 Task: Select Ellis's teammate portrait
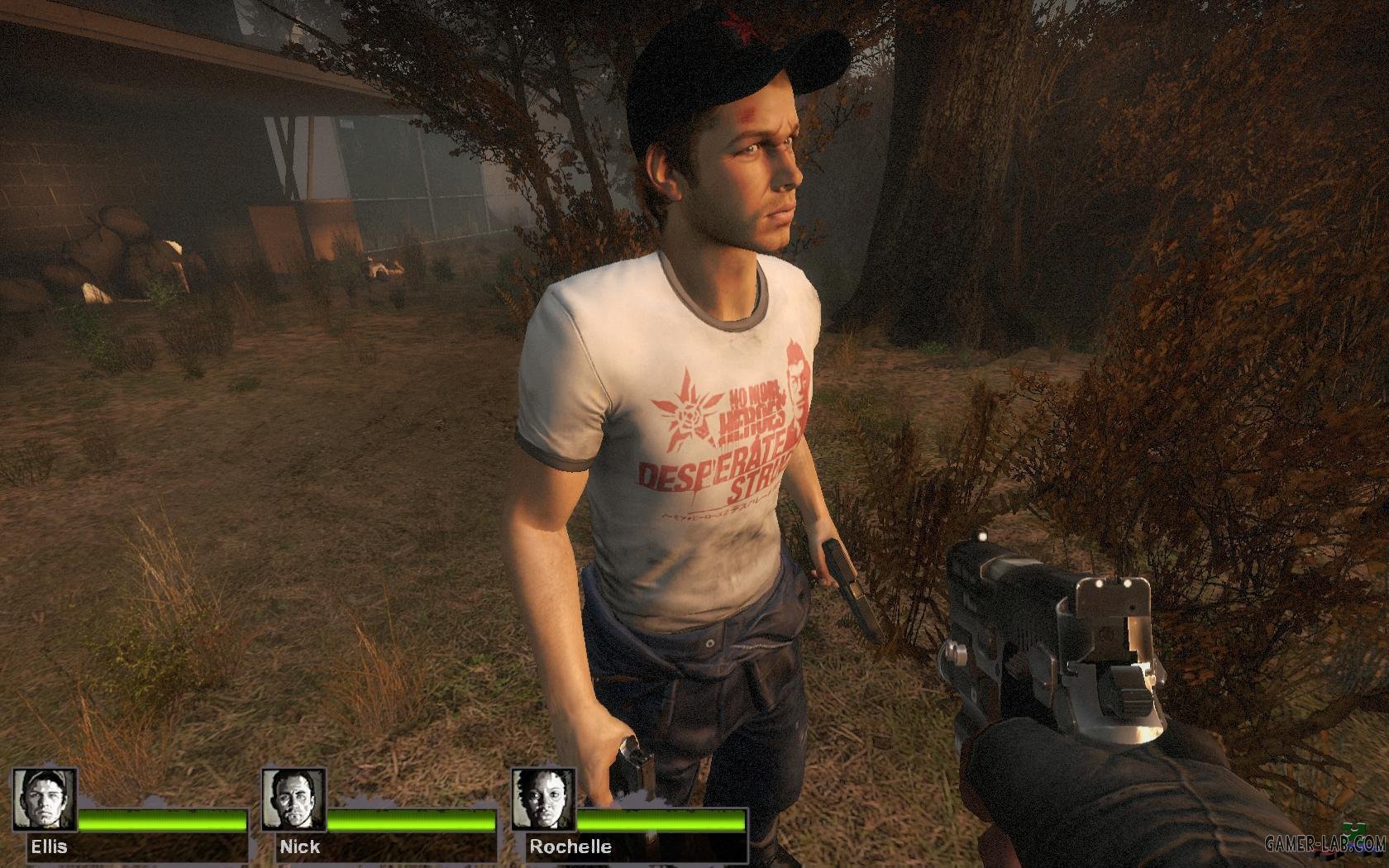45,799
